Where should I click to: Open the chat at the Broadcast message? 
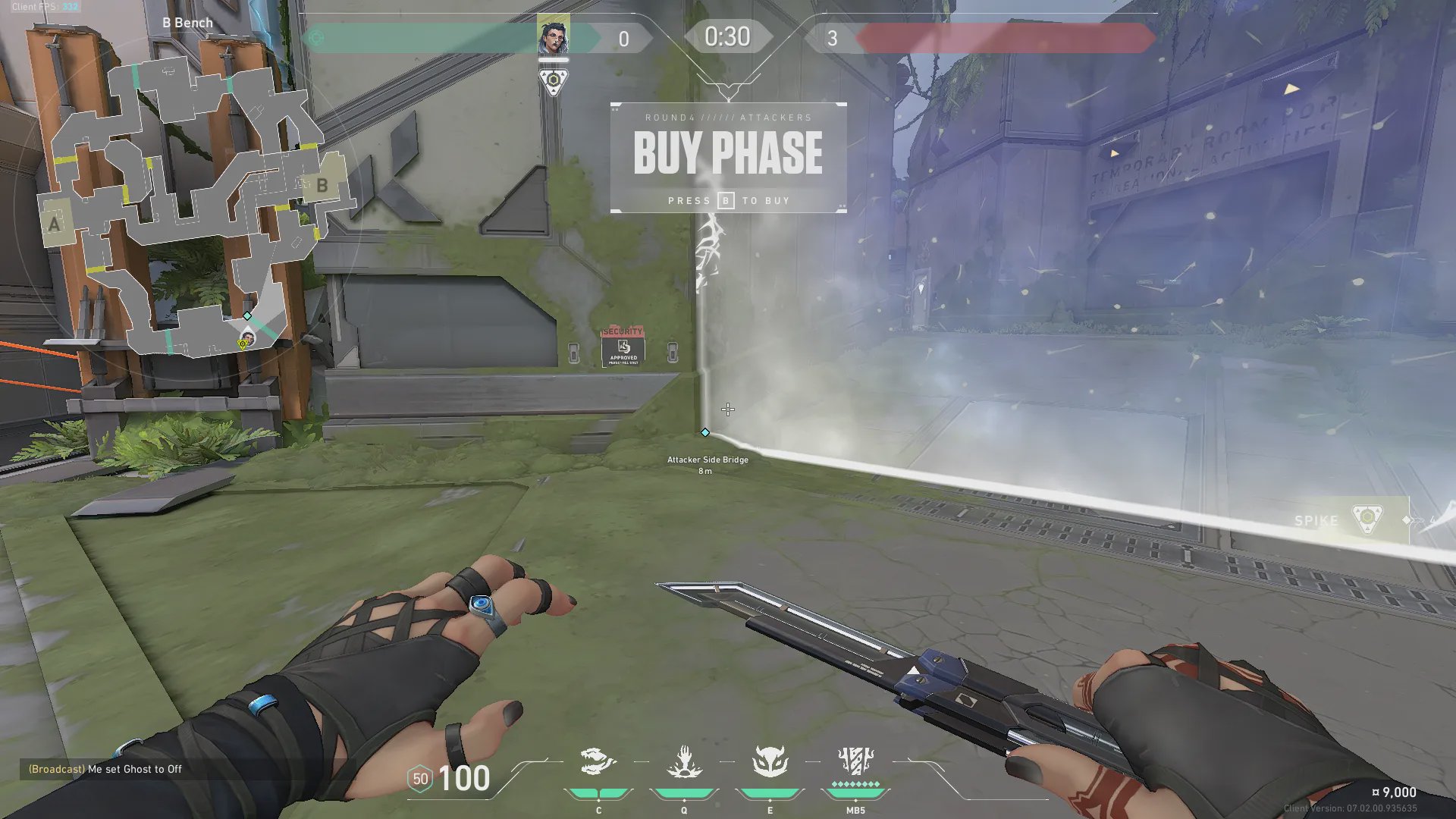coord(105,769)
